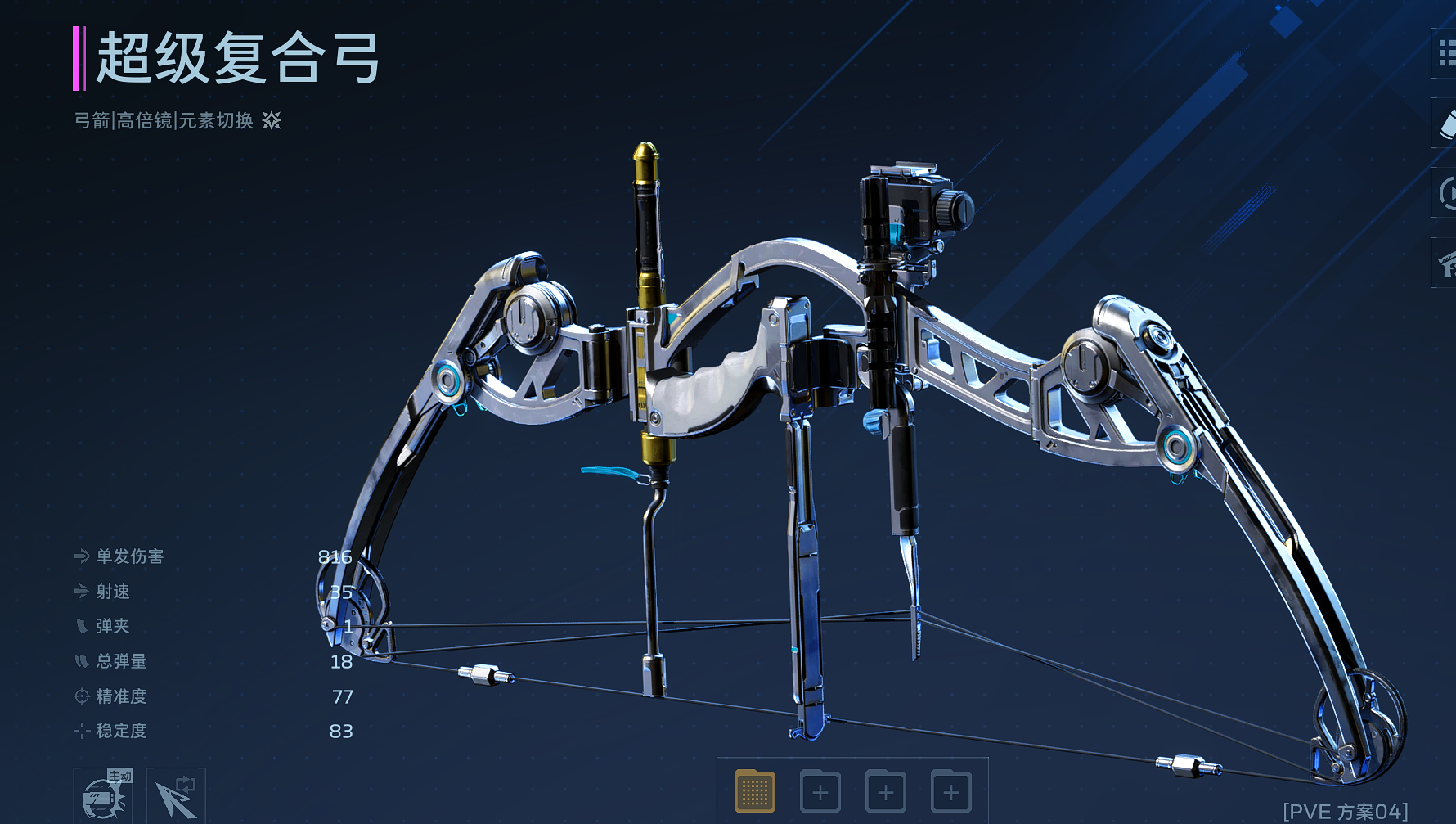Viewport: 1456px width, 824px height.
Task: Choose the arrow switch skill icon
Action: click(176, 796)
